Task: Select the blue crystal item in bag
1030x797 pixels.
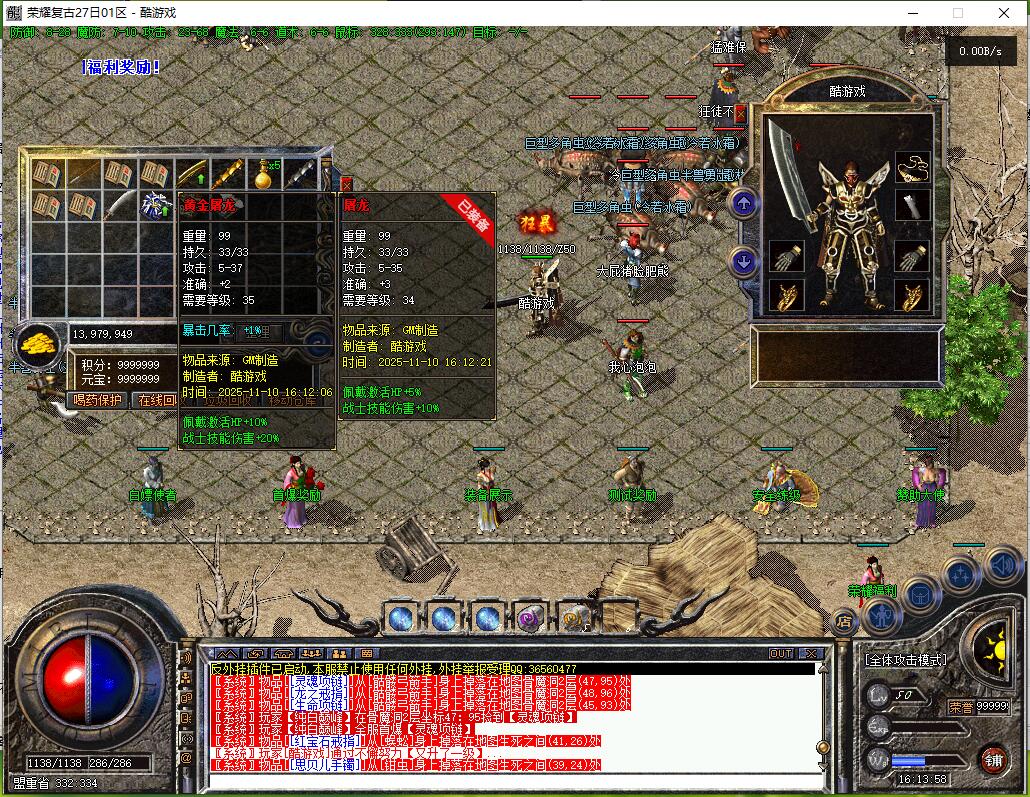Action: (156, 206)
